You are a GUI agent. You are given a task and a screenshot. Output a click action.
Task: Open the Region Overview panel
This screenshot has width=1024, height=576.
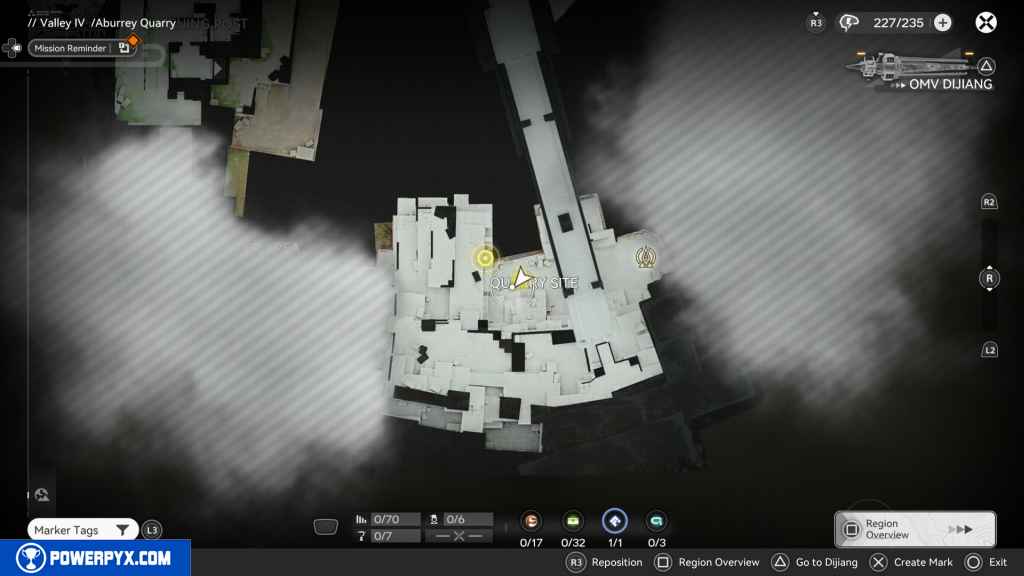click(914, 529)
